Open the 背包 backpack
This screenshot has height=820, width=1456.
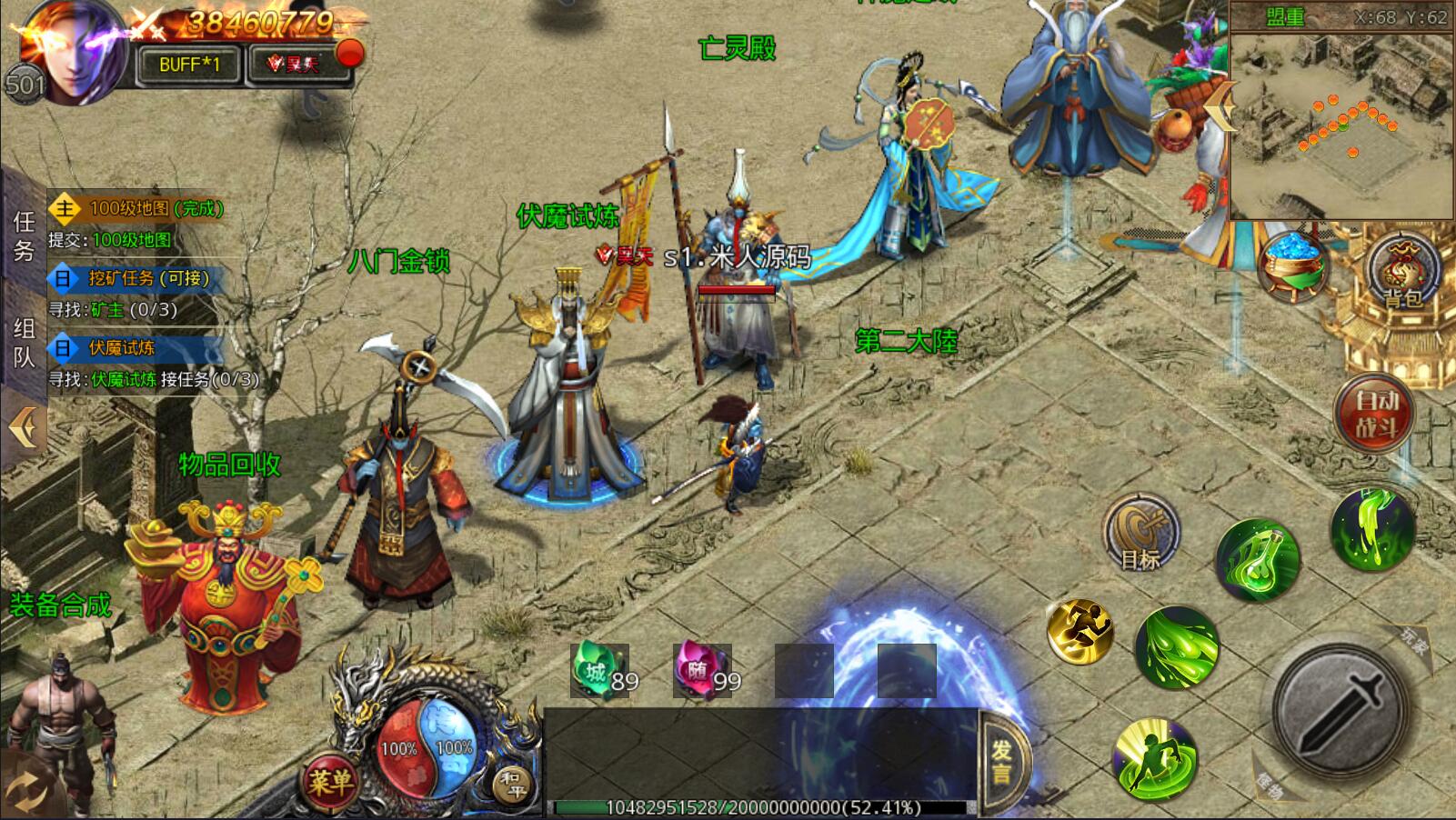(1401, 271)
